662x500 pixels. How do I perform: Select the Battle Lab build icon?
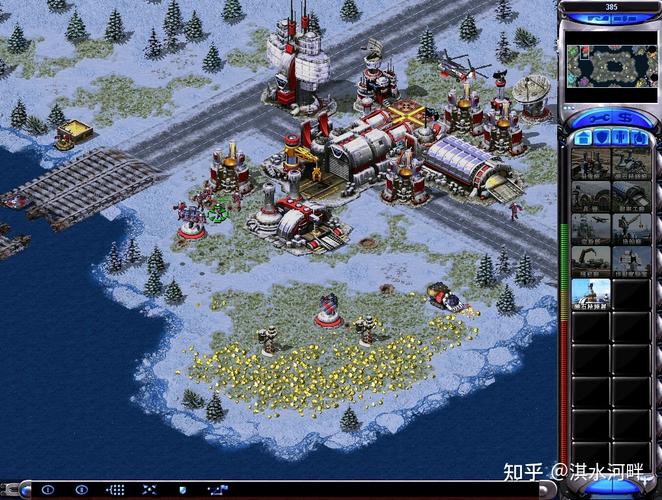[631, 260]
